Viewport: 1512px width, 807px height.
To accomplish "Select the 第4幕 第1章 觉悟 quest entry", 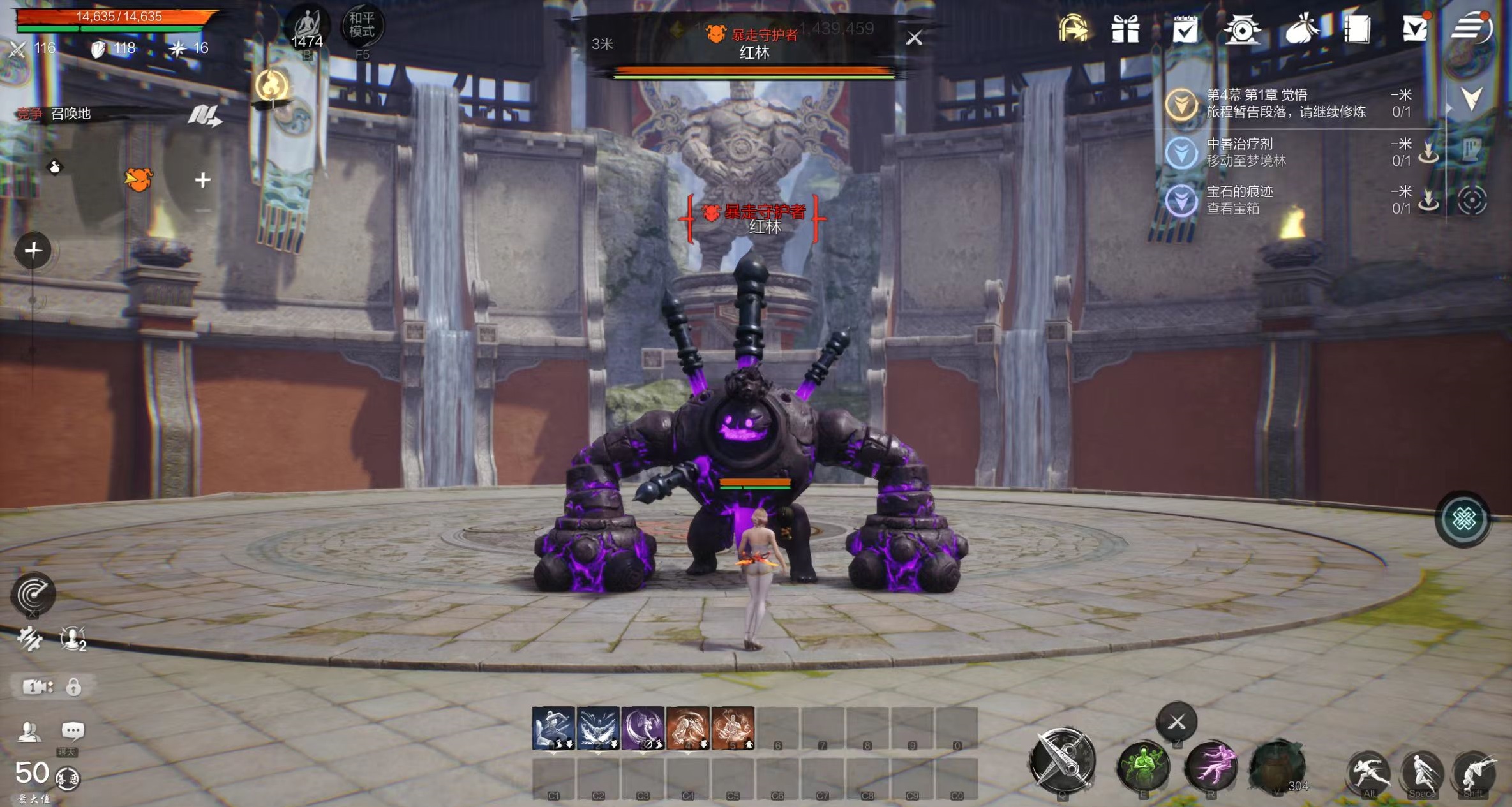I will (1285, 103).
